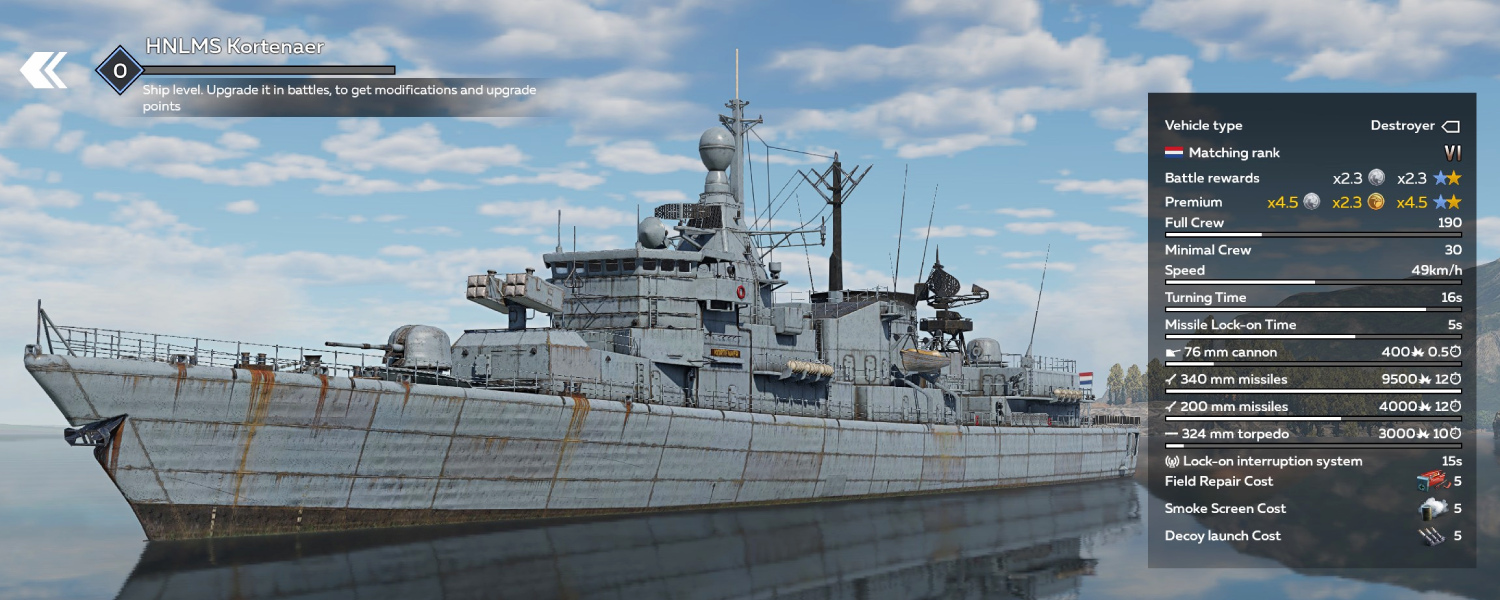Select the ship level diamond badge
The width and height of the screenshot is (1500, 600).
click(x=120, y=70)
